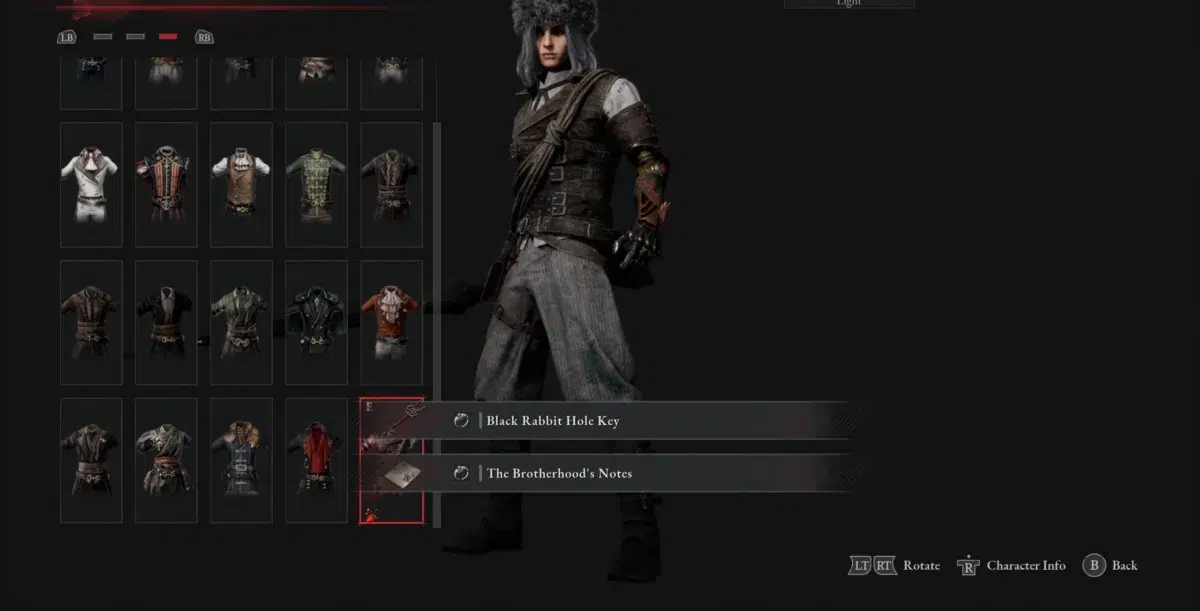Viewport: 1200px width, 611px height.
Task: Switch to the first grey page tab
Action: tap(103, 37)
